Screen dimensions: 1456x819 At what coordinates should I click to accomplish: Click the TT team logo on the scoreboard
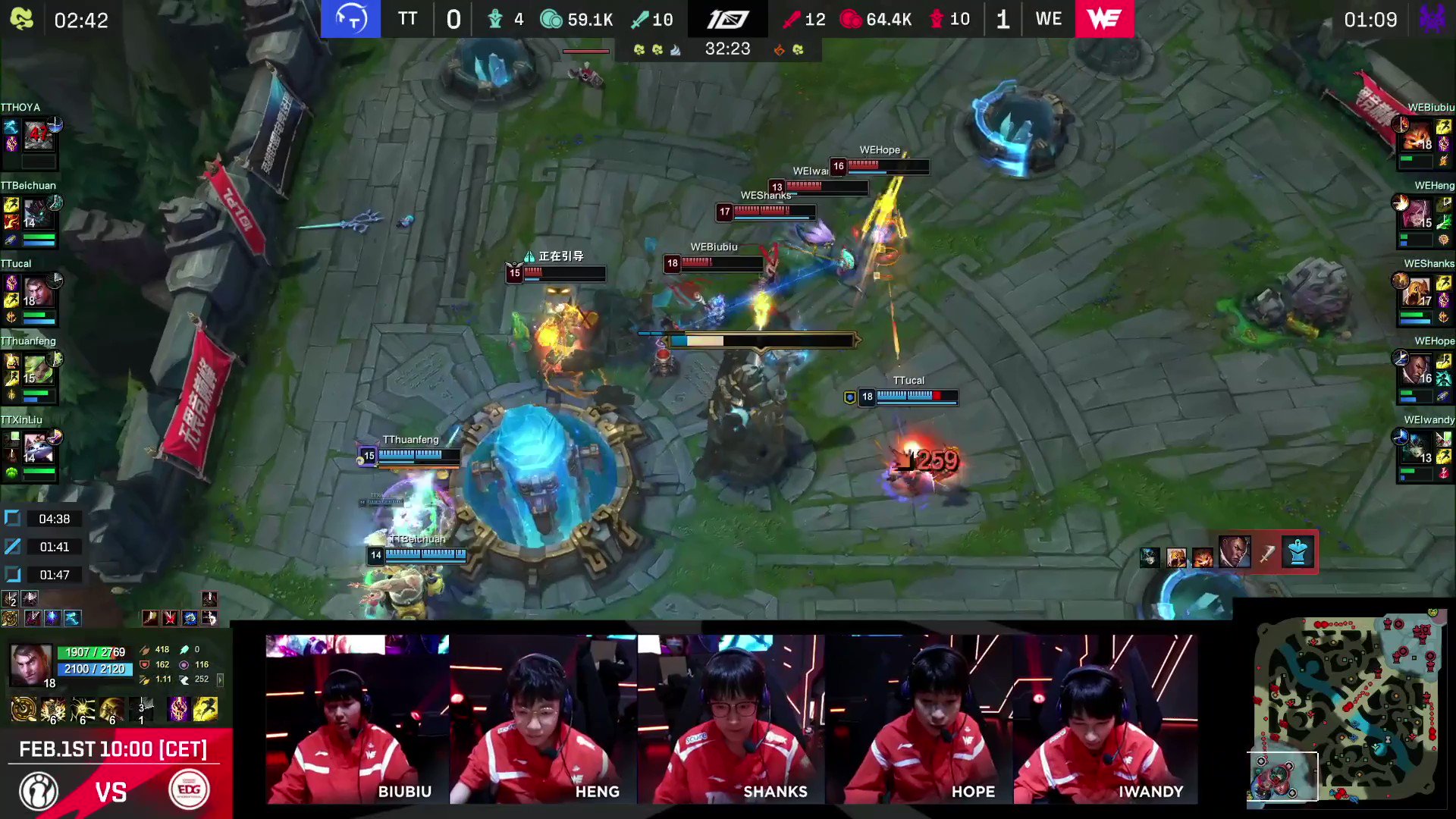click(x=350, y=19)
